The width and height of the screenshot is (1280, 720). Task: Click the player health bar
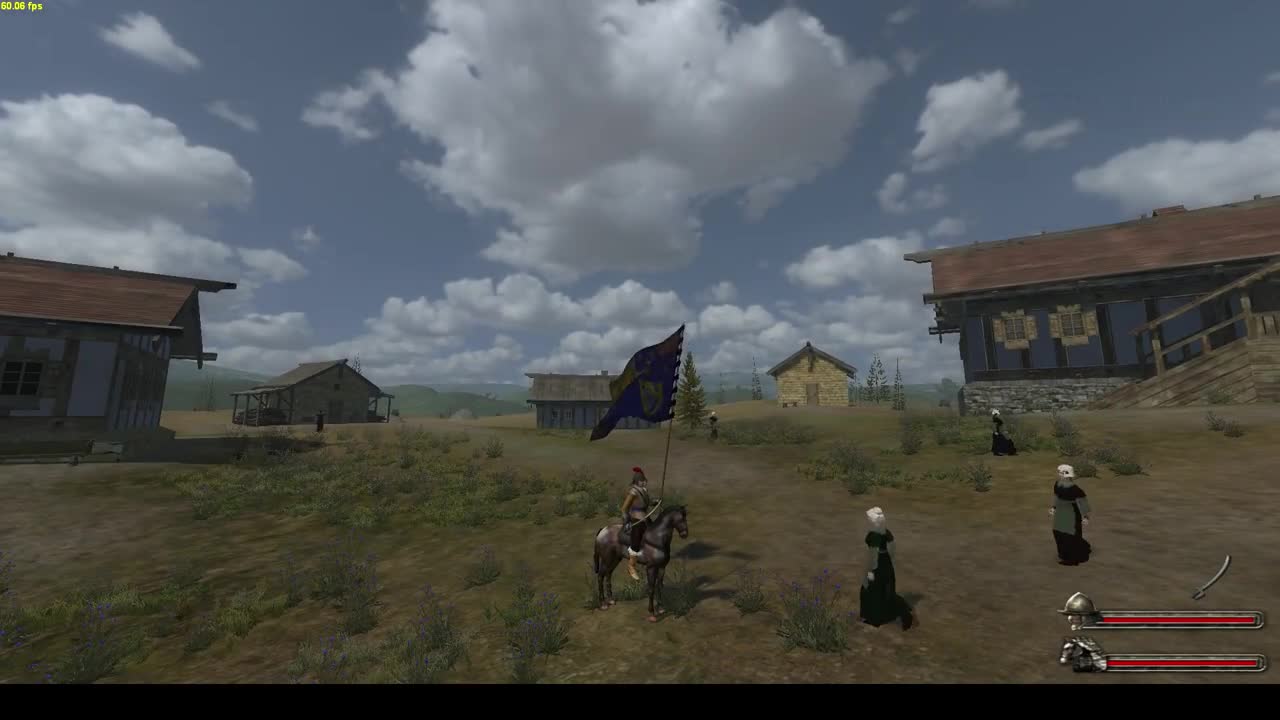point(1180,619)
